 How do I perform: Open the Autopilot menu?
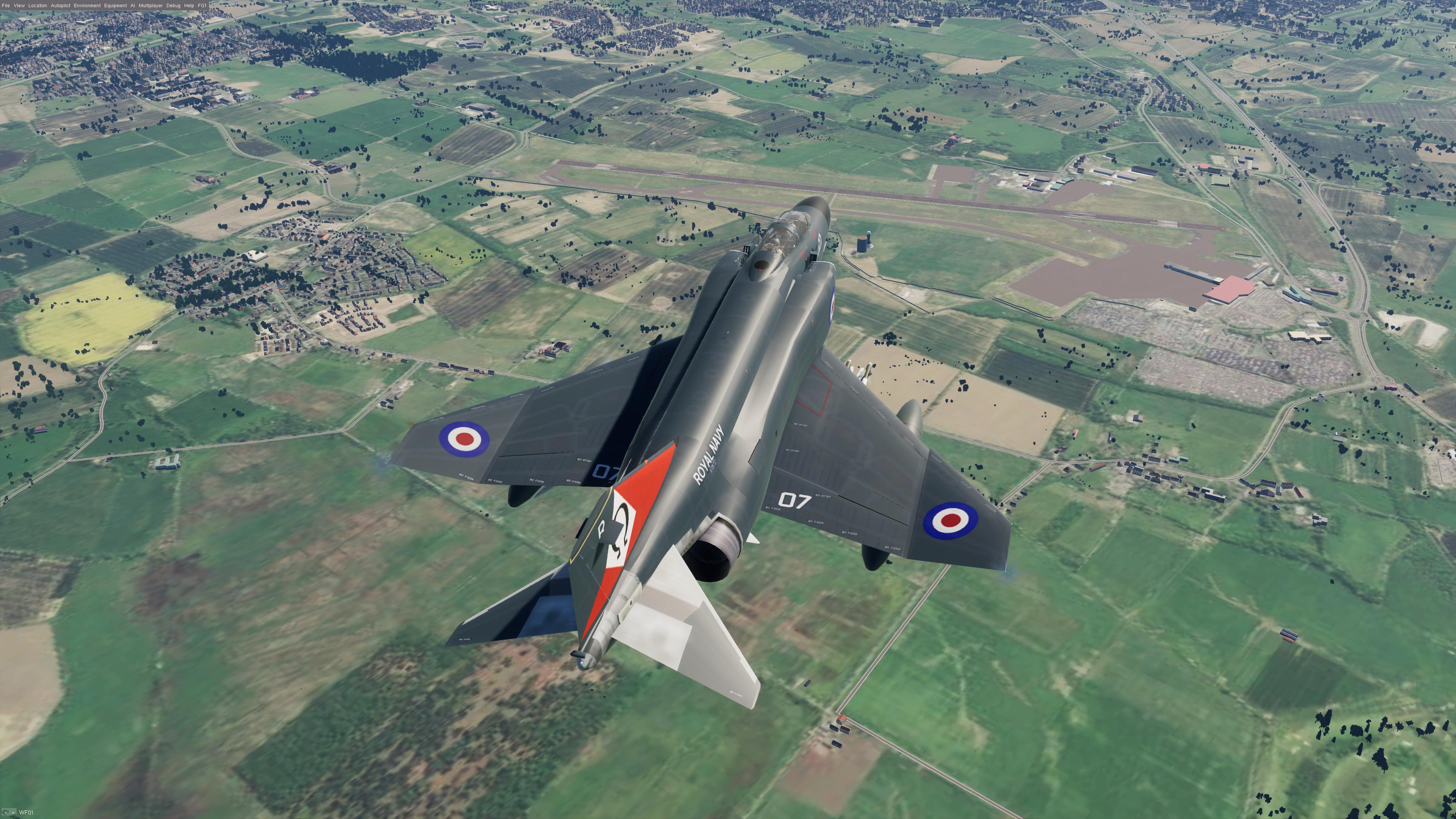tap(61, 6)
